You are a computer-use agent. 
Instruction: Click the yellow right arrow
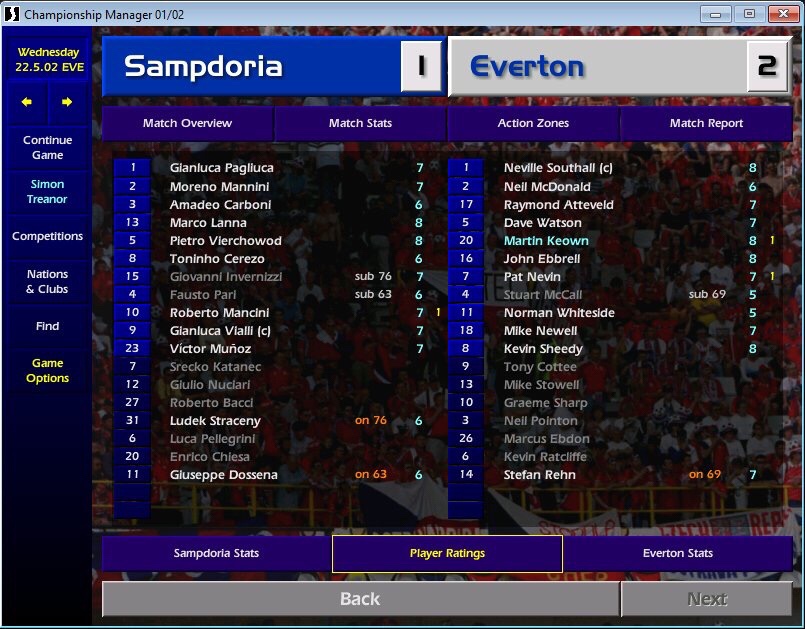(67, 102)
